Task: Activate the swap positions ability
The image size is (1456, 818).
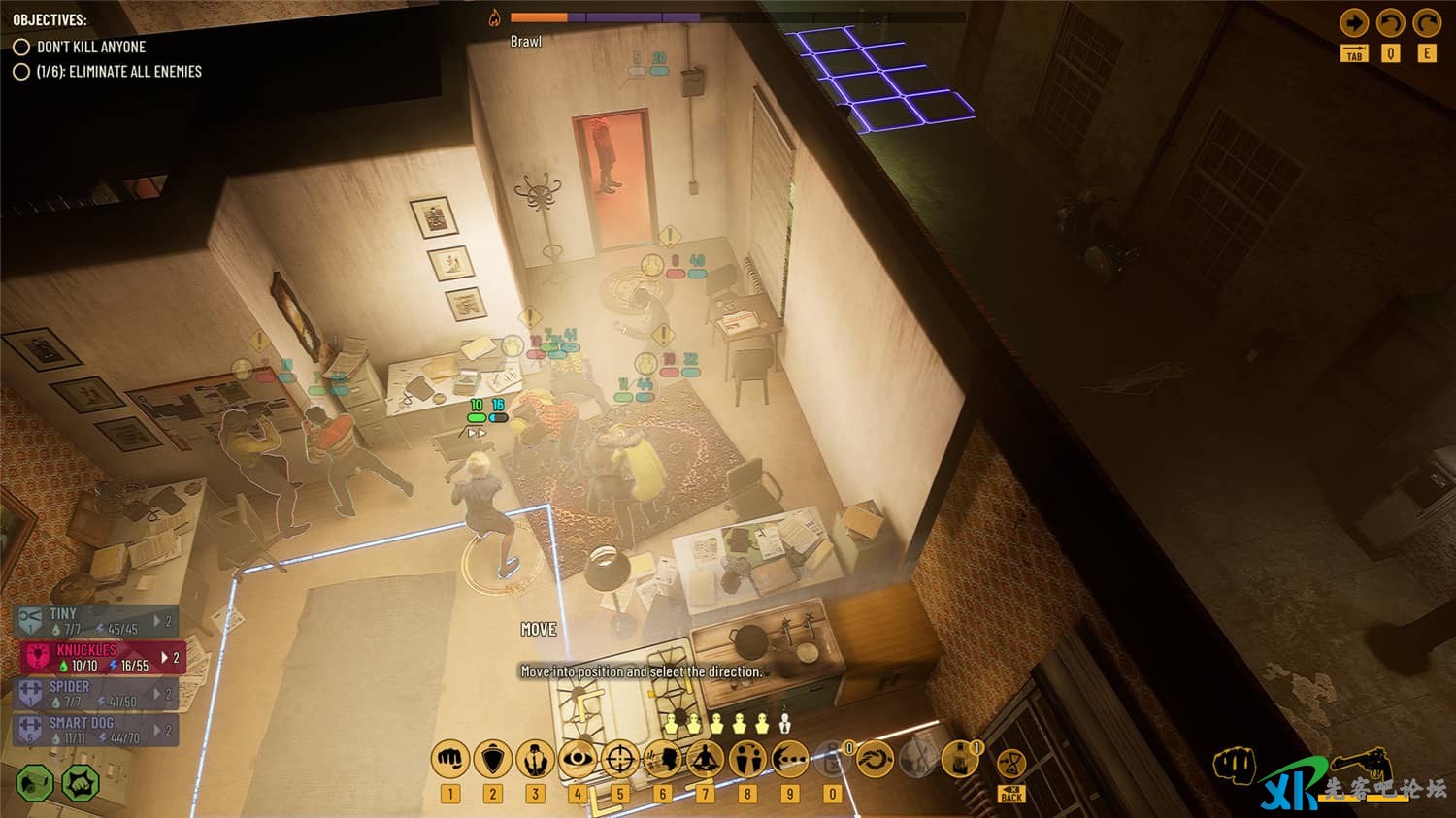Action: coord(747,759)
